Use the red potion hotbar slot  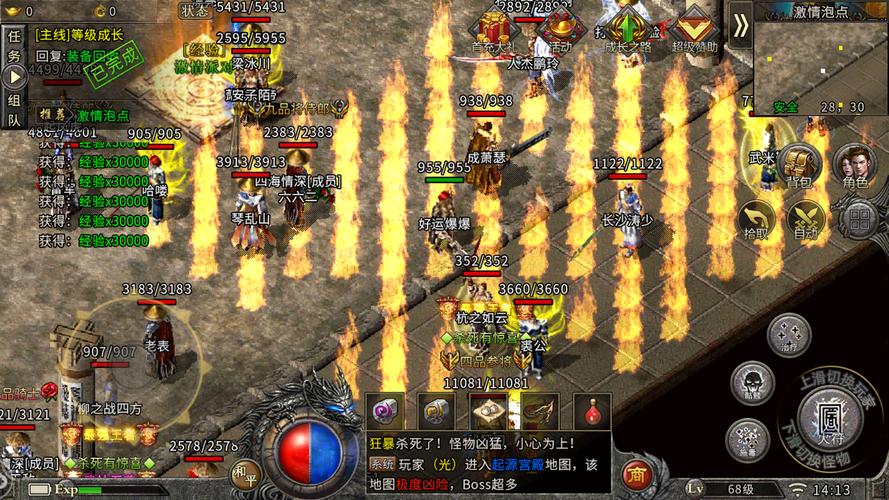tap(592, 411)
